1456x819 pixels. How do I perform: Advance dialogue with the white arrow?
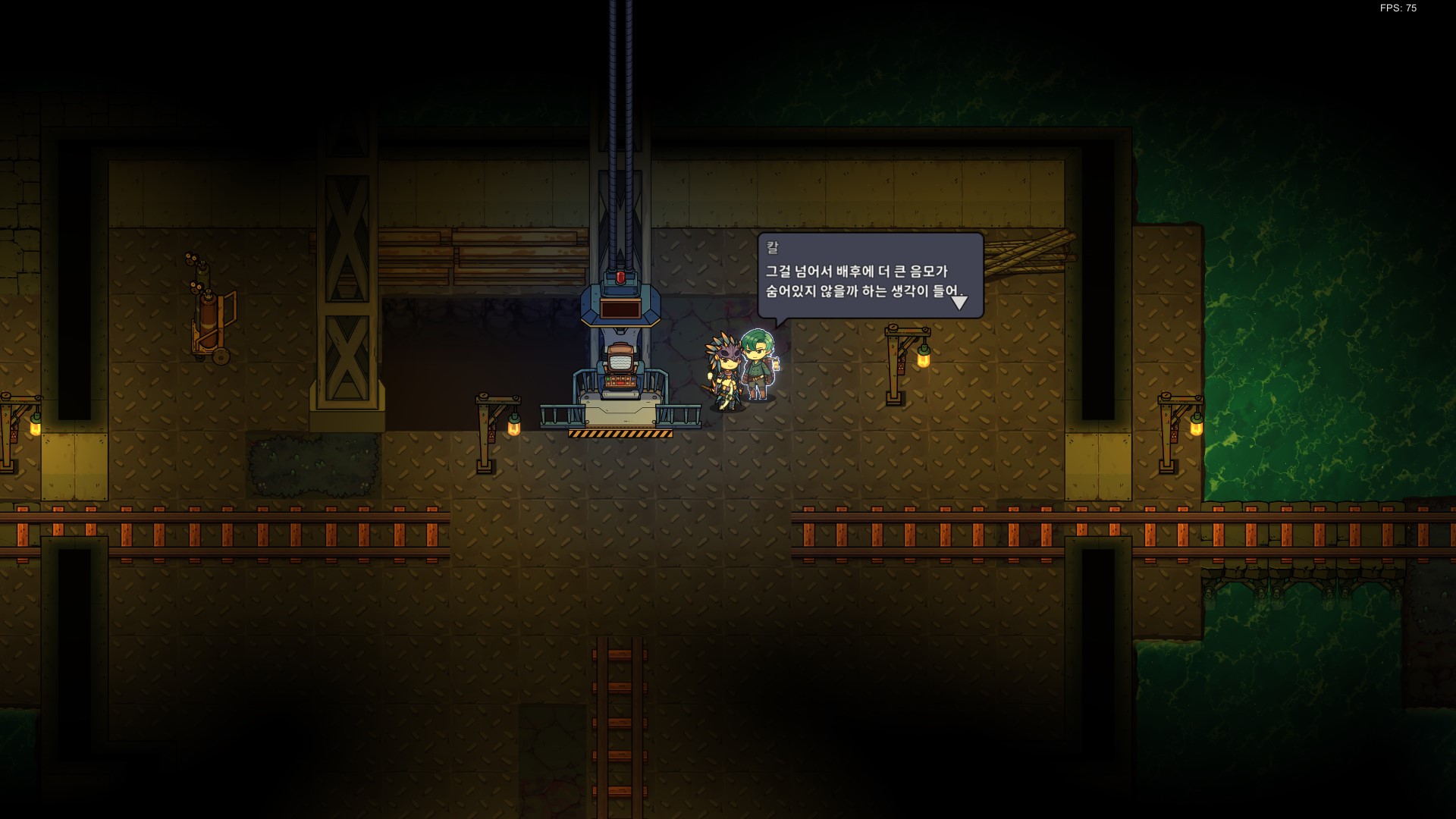[959, 303]
